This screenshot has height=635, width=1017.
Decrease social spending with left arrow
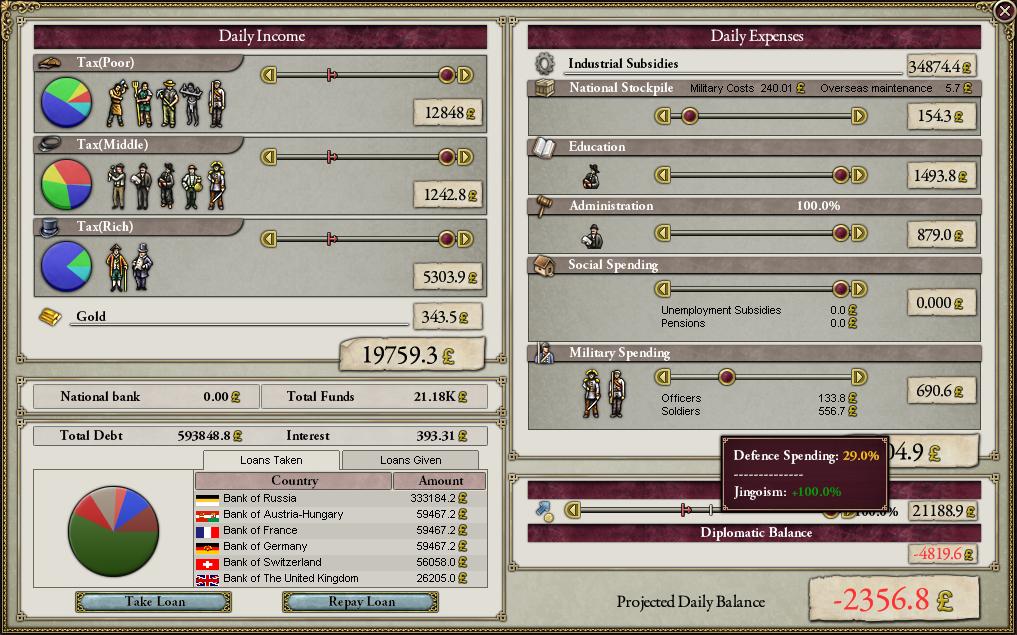point(662,289)
